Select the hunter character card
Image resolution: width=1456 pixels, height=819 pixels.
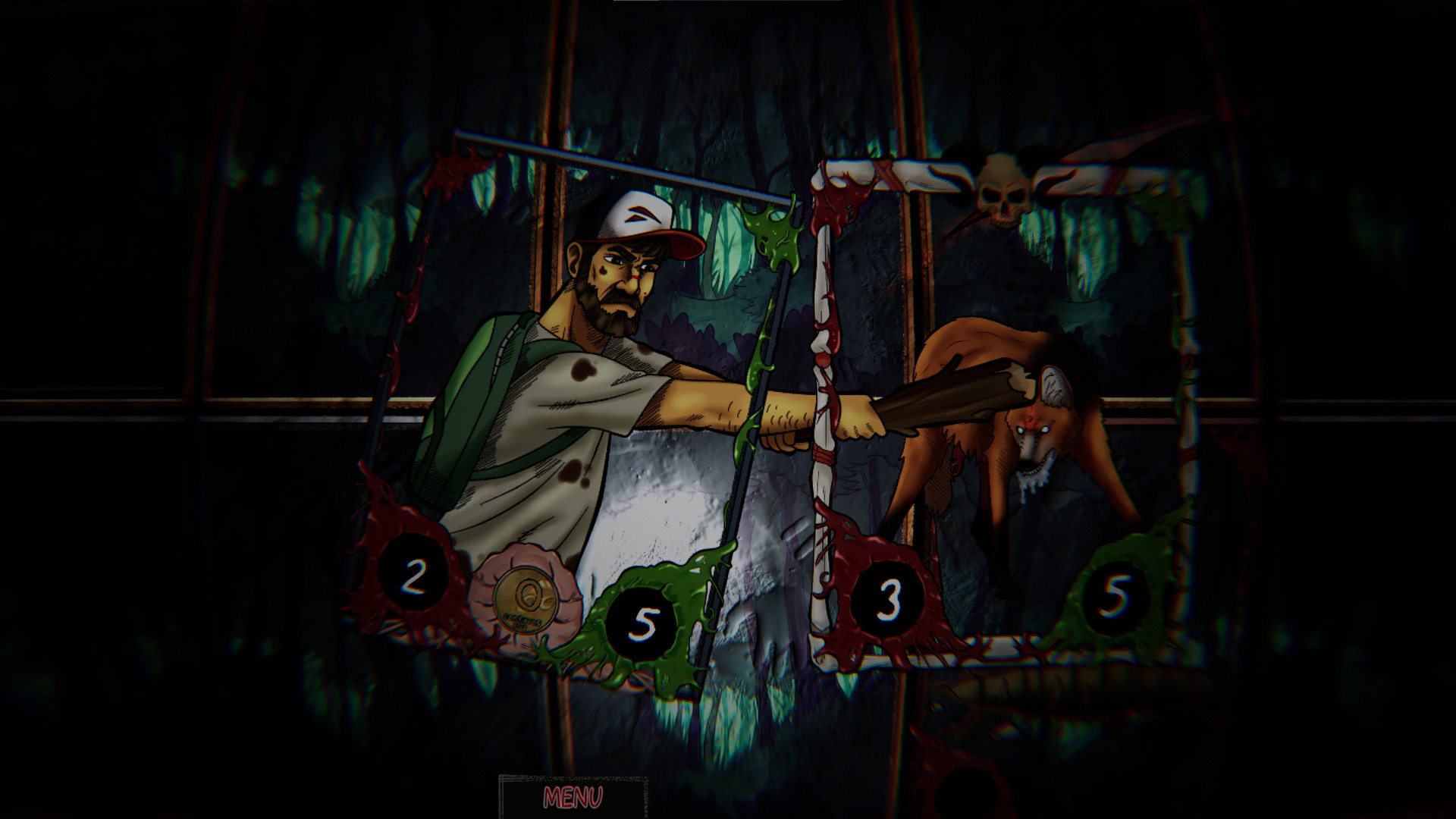tap(591, 379)
